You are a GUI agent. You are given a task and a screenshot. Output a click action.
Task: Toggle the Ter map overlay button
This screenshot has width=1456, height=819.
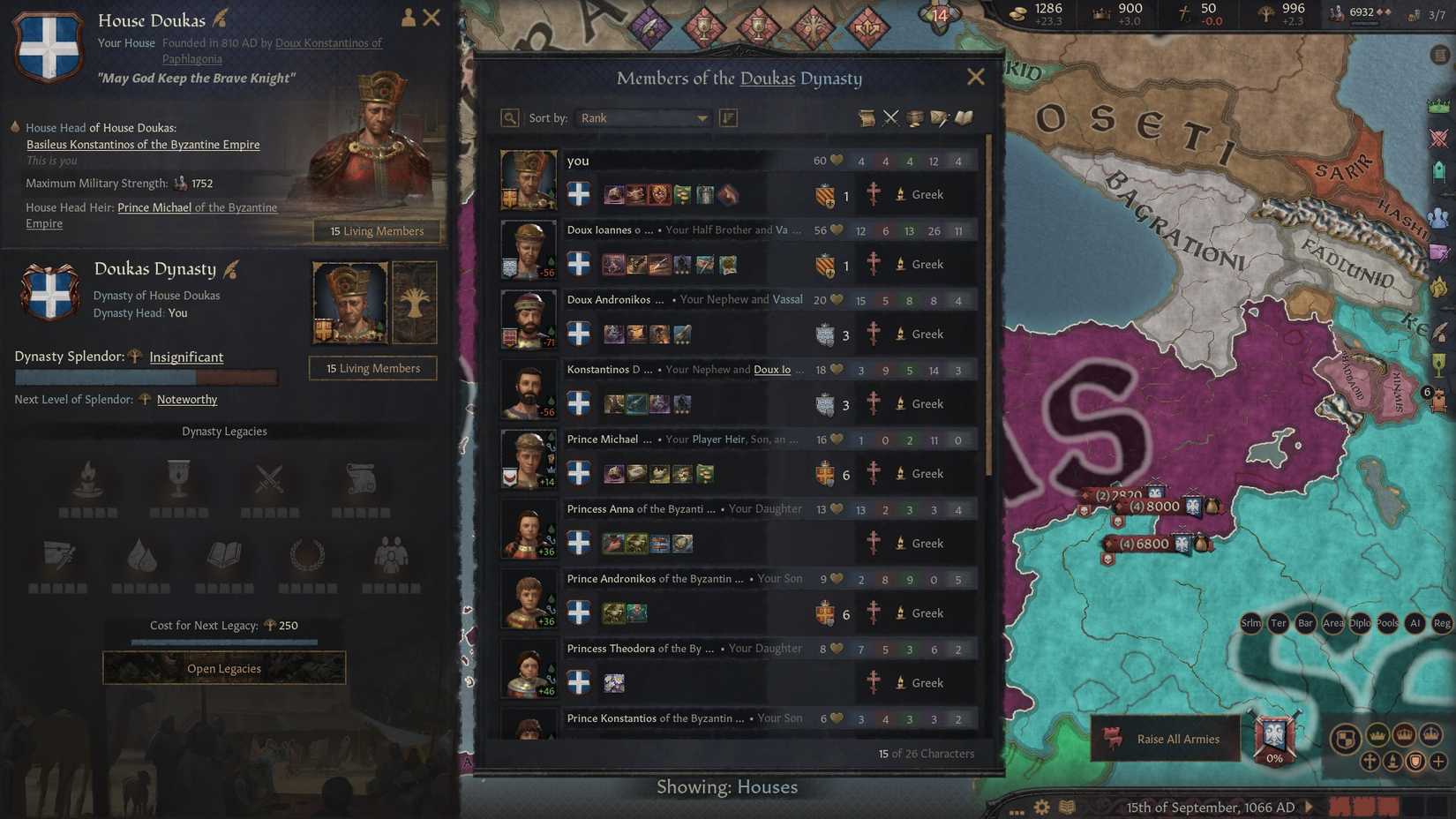(x=1277, y=623)
